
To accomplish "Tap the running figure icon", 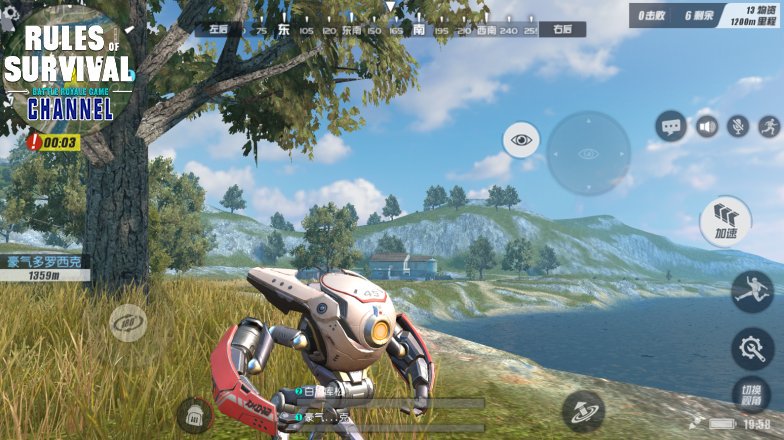I will (x=768, y=127).
